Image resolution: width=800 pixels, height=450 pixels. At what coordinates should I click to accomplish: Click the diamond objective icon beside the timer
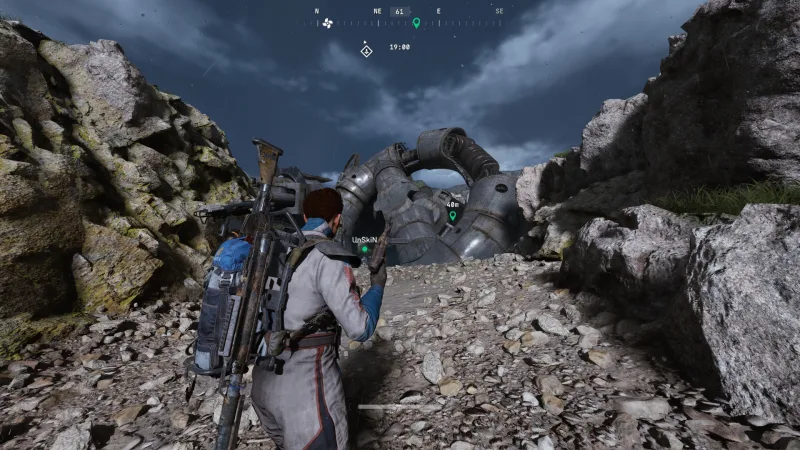[x=366, y=50]
